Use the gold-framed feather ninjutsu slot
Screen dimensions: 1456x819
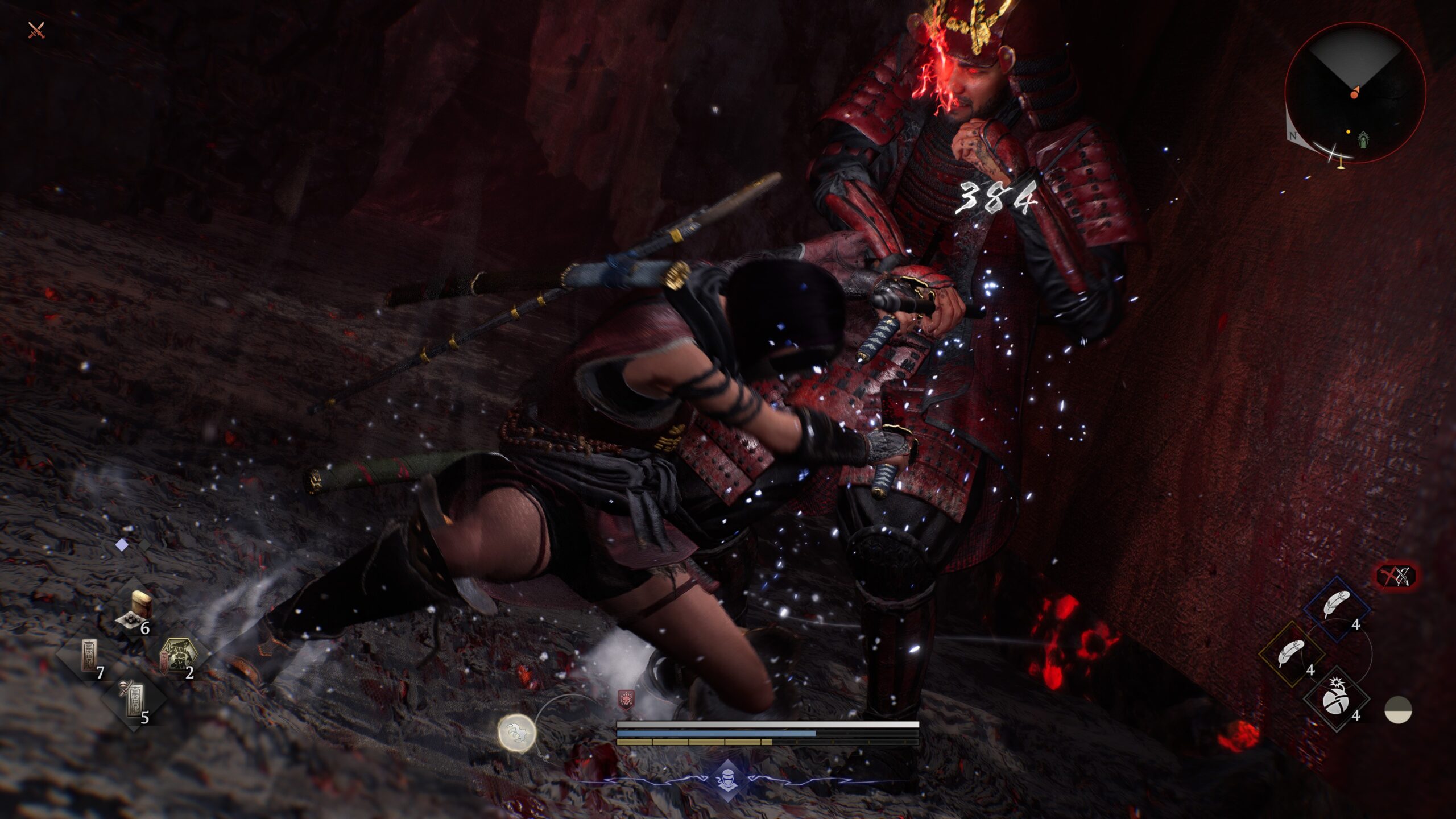coord(1292,653)
